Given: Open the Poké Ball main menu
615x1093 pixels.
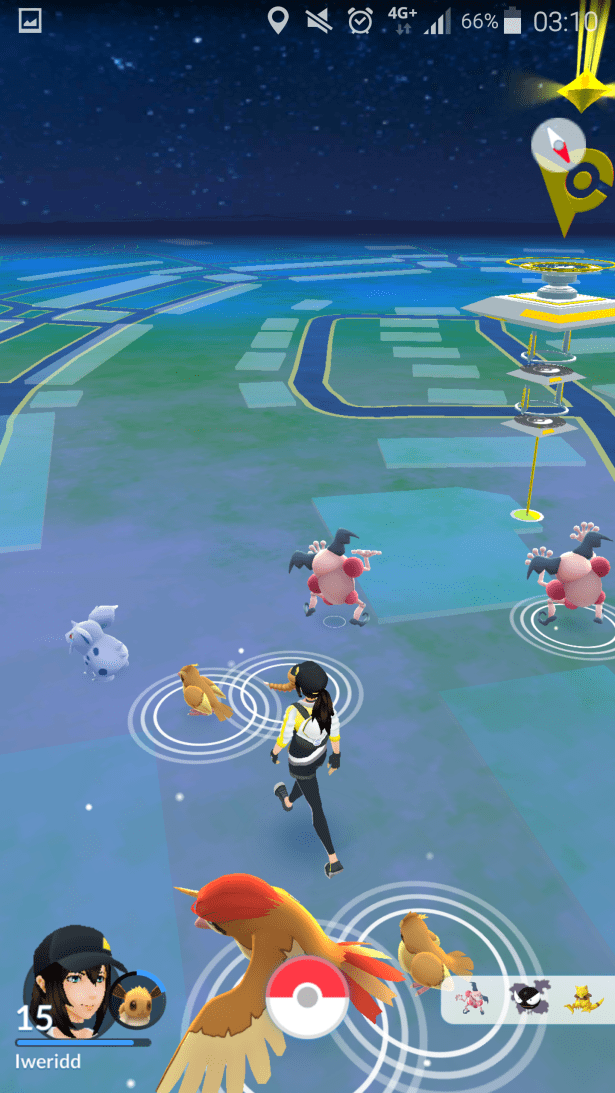Looking at the screenshot, I should [307, 997].
